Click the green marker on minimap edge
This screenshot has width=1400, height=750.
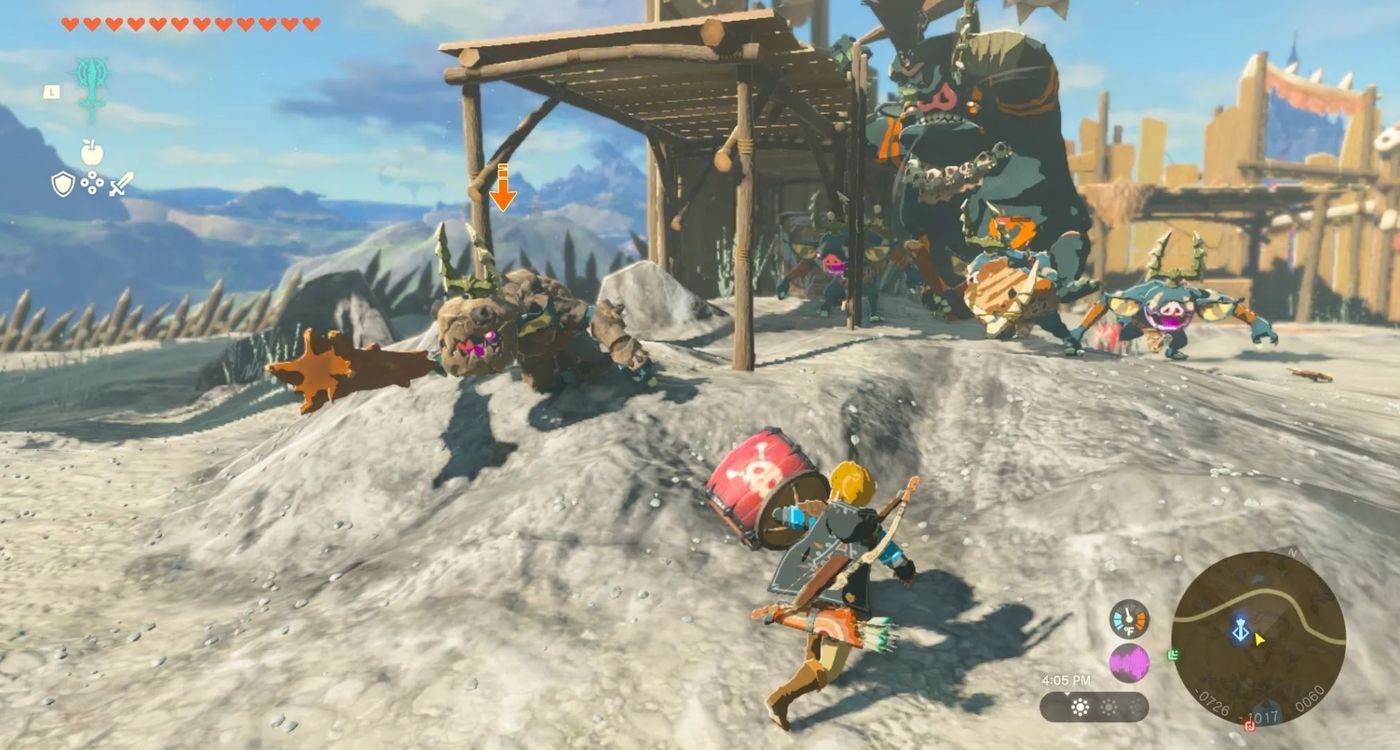click(x=1172, y=655)
